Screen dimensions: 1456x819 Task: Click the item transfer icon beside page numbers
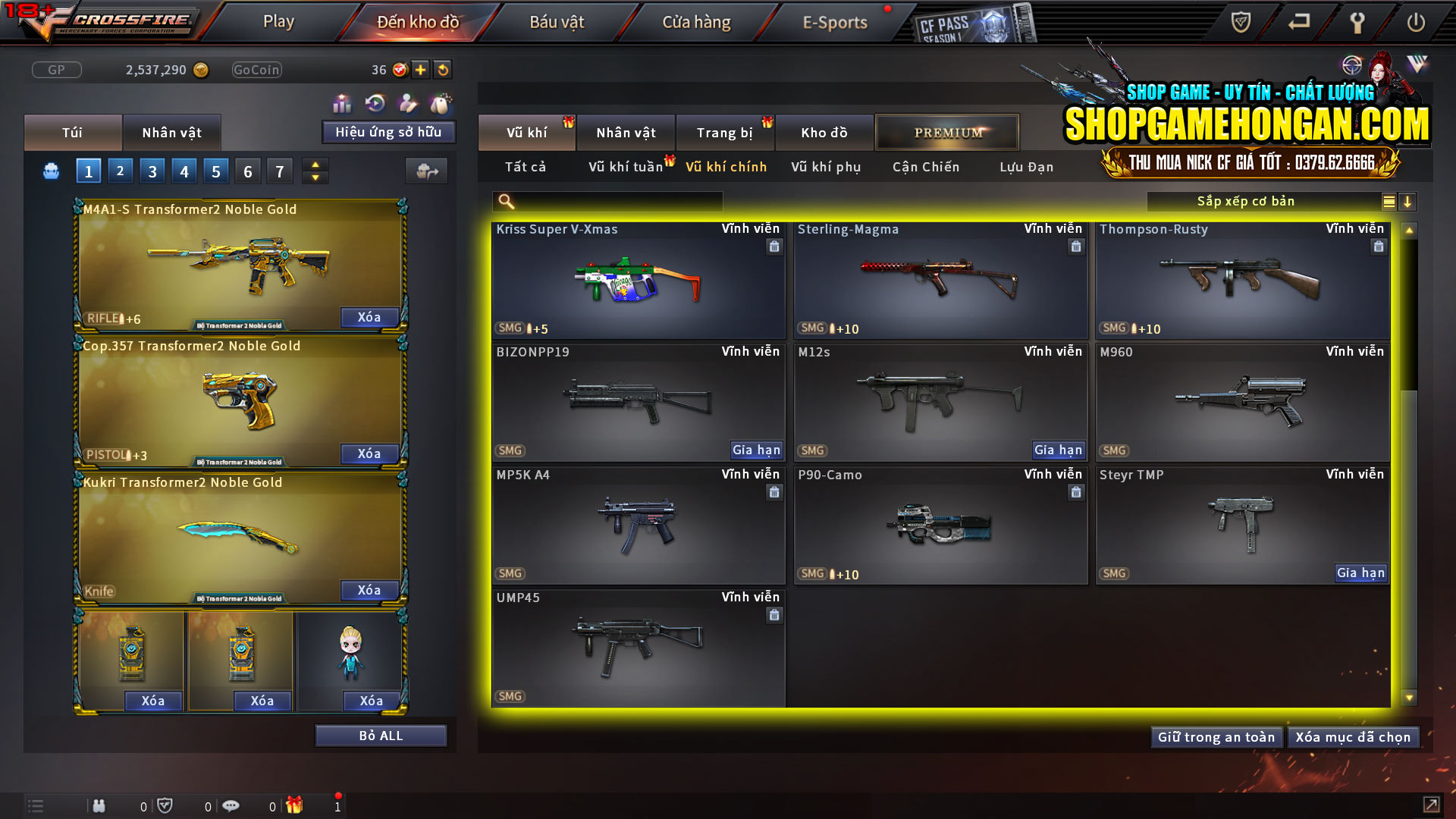tap(427, 171)
